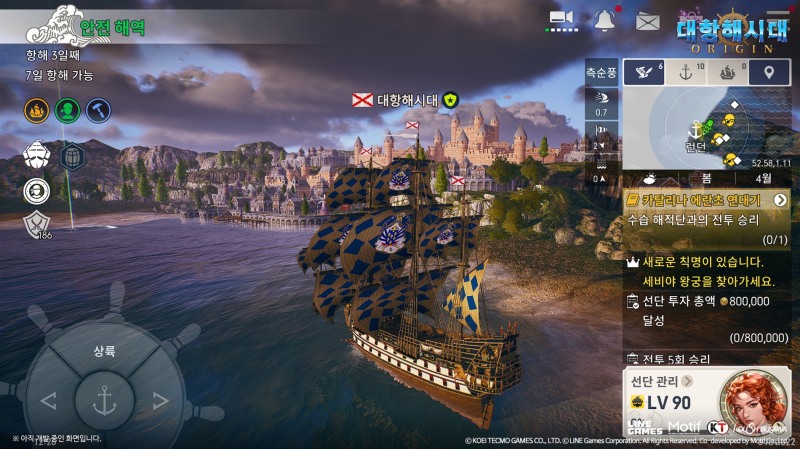Steer left with the wheel's left arrow
Screen dimensions: 800x449
(x=48, y=402)
